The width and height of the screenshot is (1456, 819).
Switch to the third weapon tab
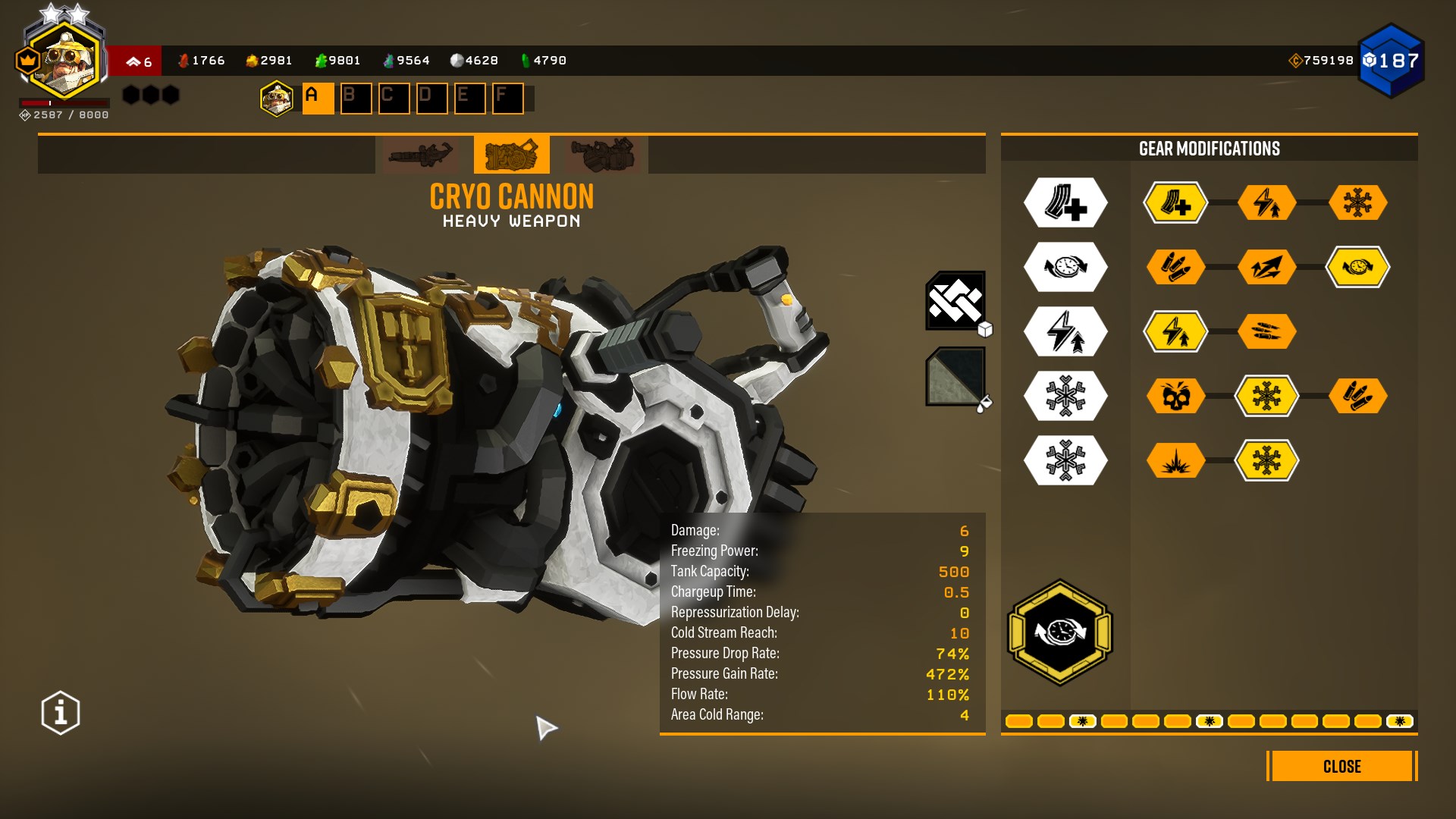coord(602,155)
